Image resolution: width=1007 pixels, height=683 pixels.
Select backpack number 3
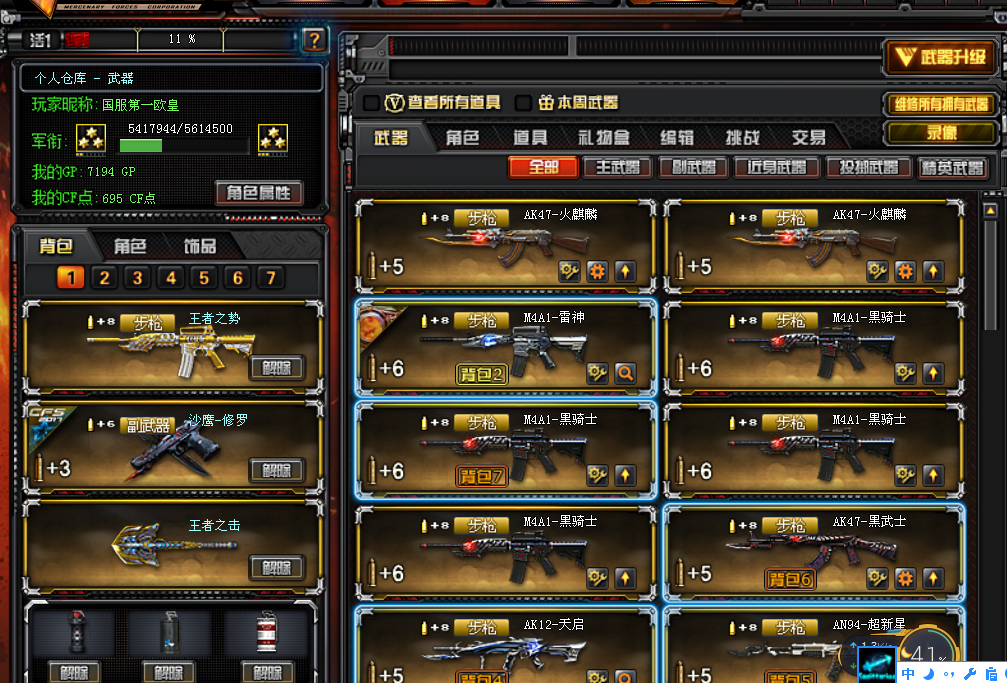pyautogui.click(x=138, y=278)
